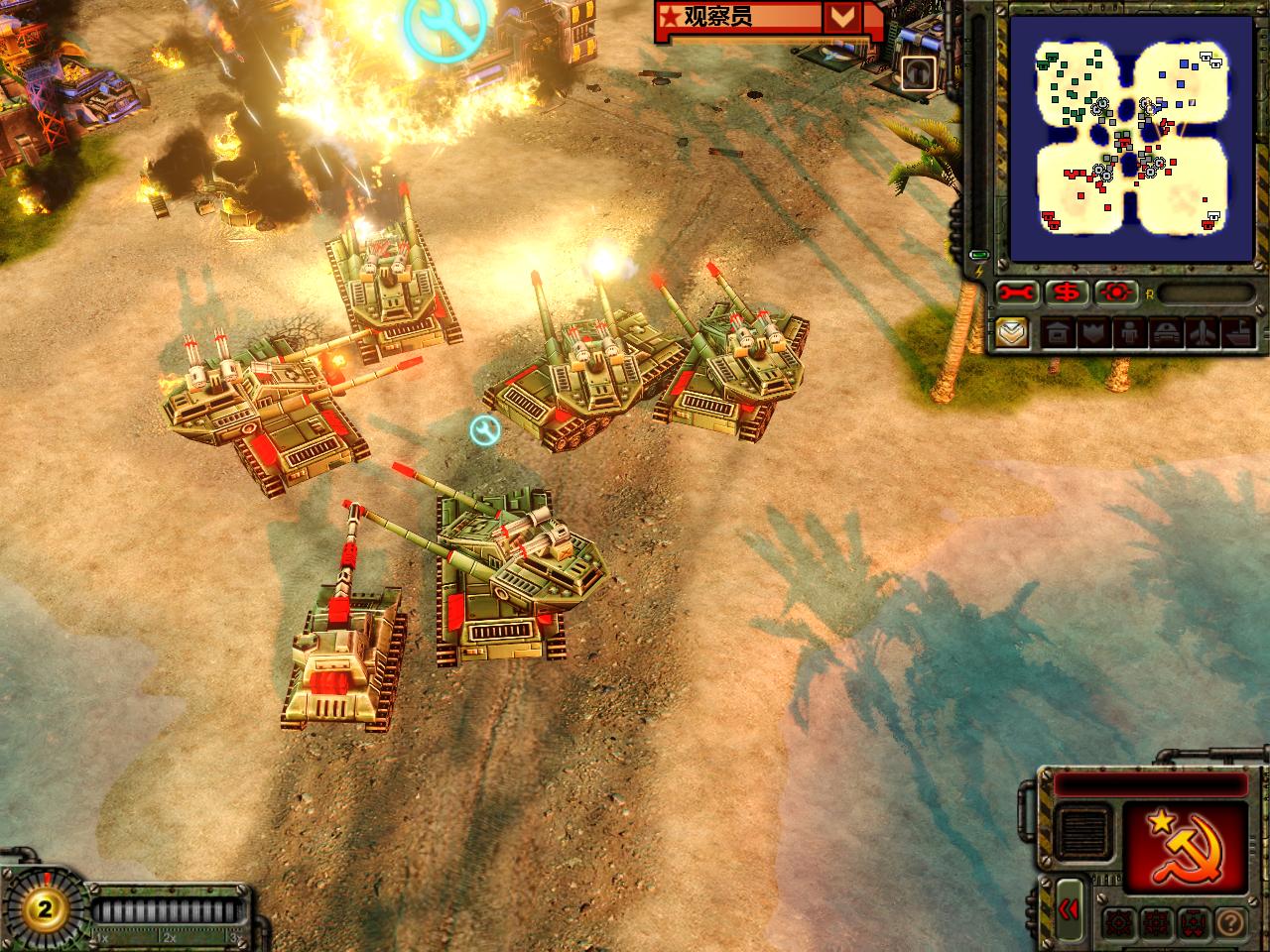Open the navy ship build tab
1270x952 pixels.
(1235, 334)
